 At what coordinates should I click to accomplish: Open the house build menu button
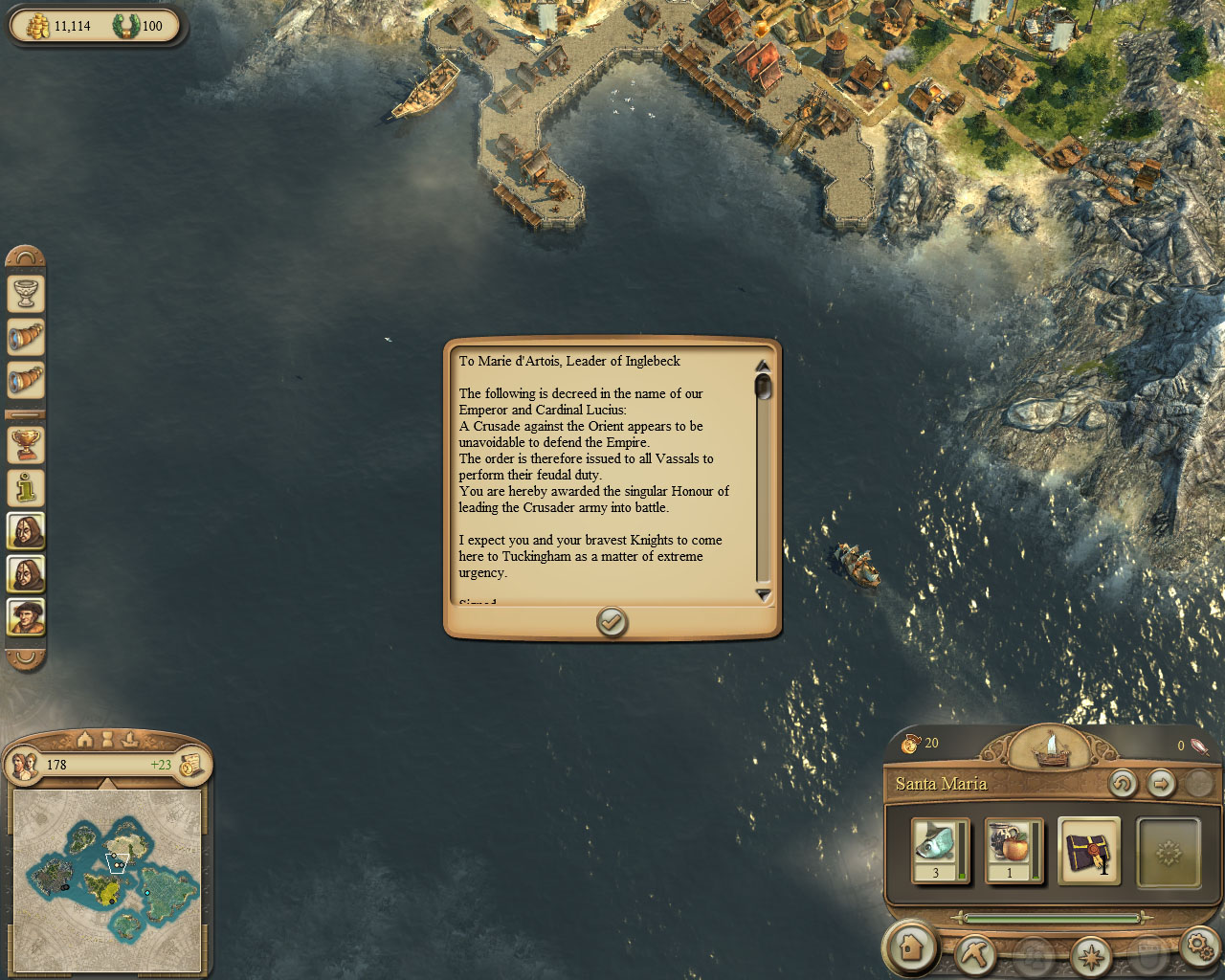coord(910,947)
